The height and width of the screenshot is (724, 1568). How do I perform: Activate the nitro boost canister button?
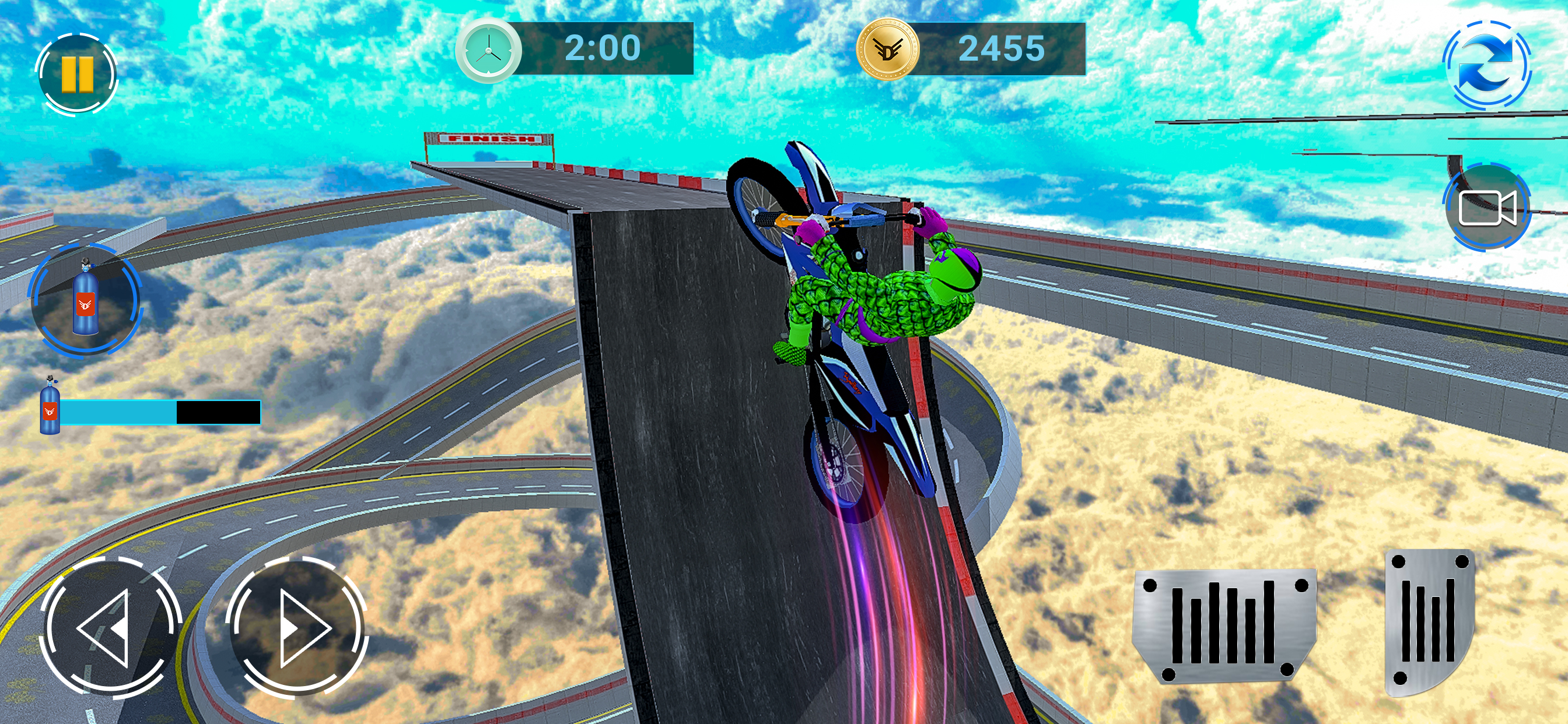tap(85, 299)
